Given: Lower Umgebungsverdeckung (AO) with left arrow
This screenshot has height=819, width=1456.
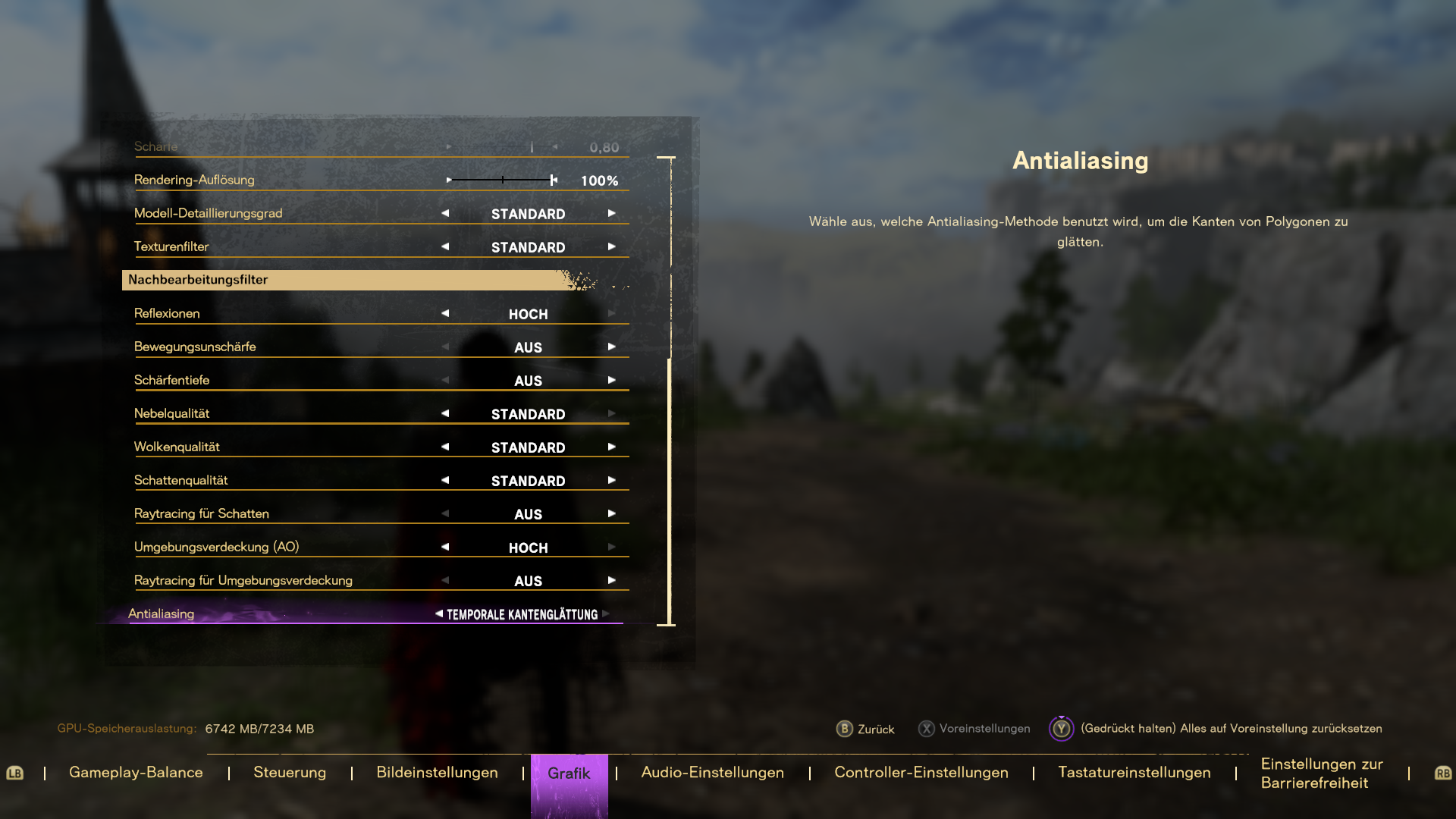Looking at the screenshot, I should pos(445,546).
